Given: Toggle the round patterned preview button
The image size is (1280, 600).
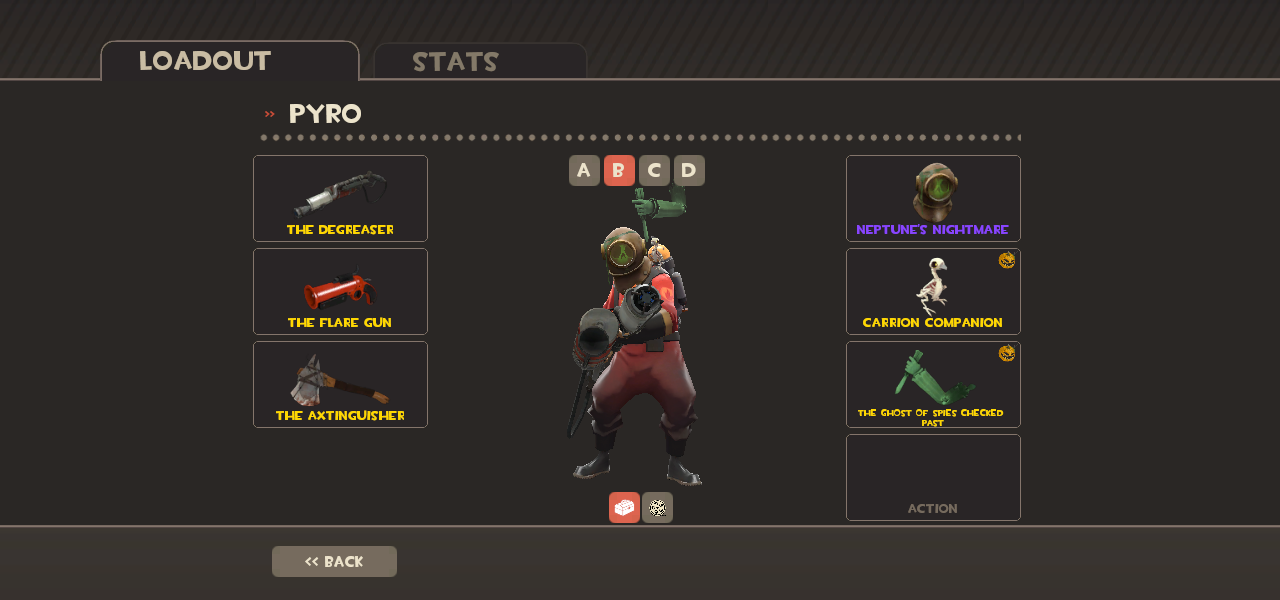Looking at the screenshot, I should tap(657, 507).
